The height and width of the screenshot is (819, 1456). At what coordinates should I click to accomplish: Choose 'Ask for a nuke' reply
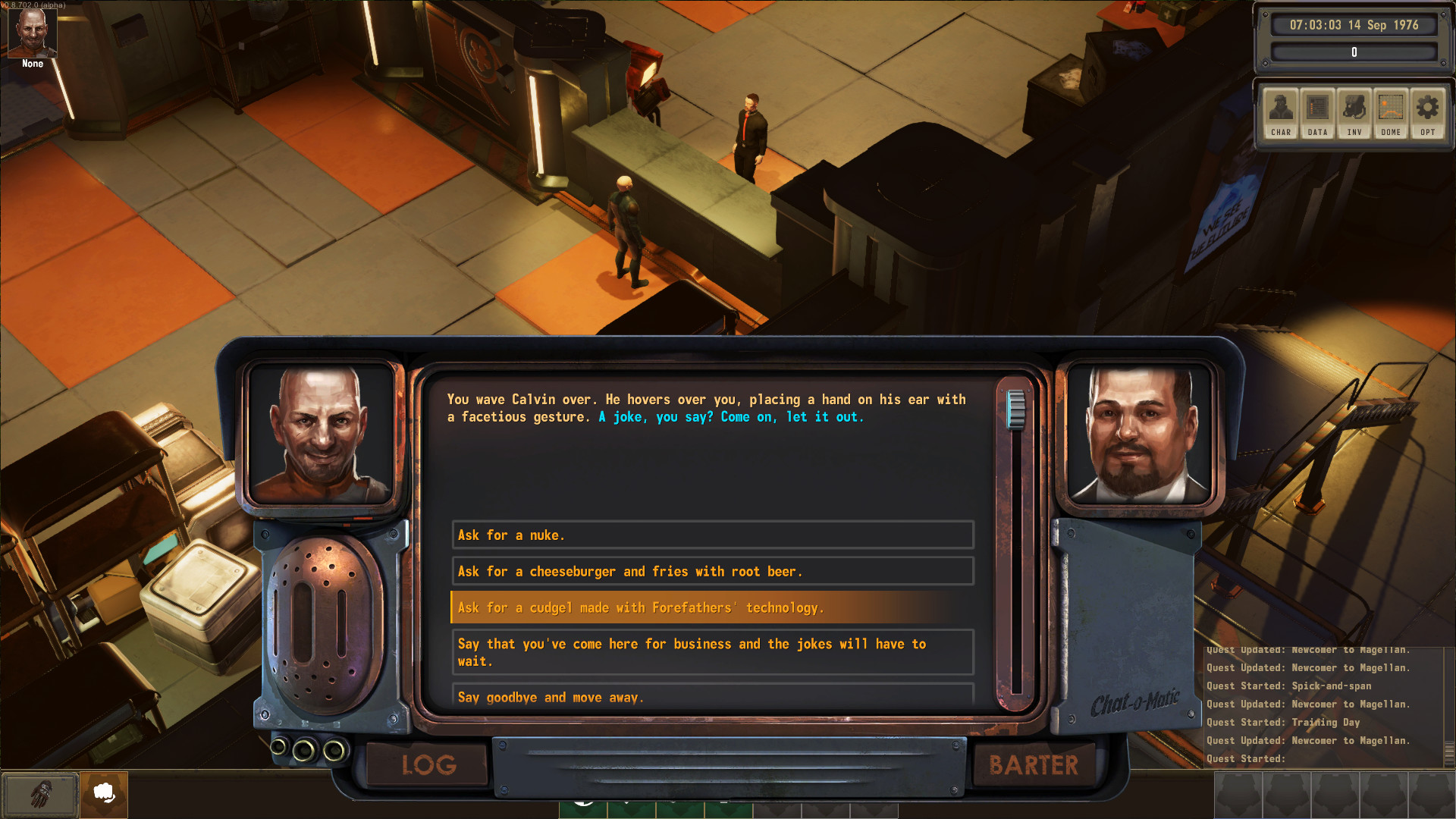711,535
